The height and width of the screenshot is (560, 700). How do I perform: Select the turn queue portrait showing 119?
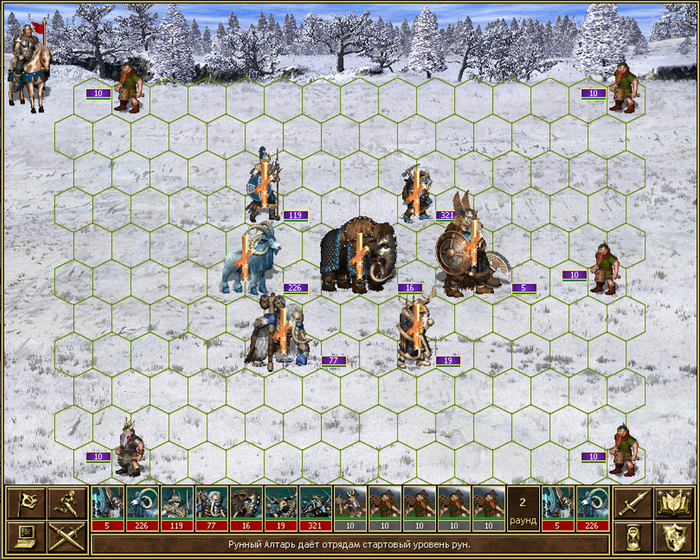176,508
